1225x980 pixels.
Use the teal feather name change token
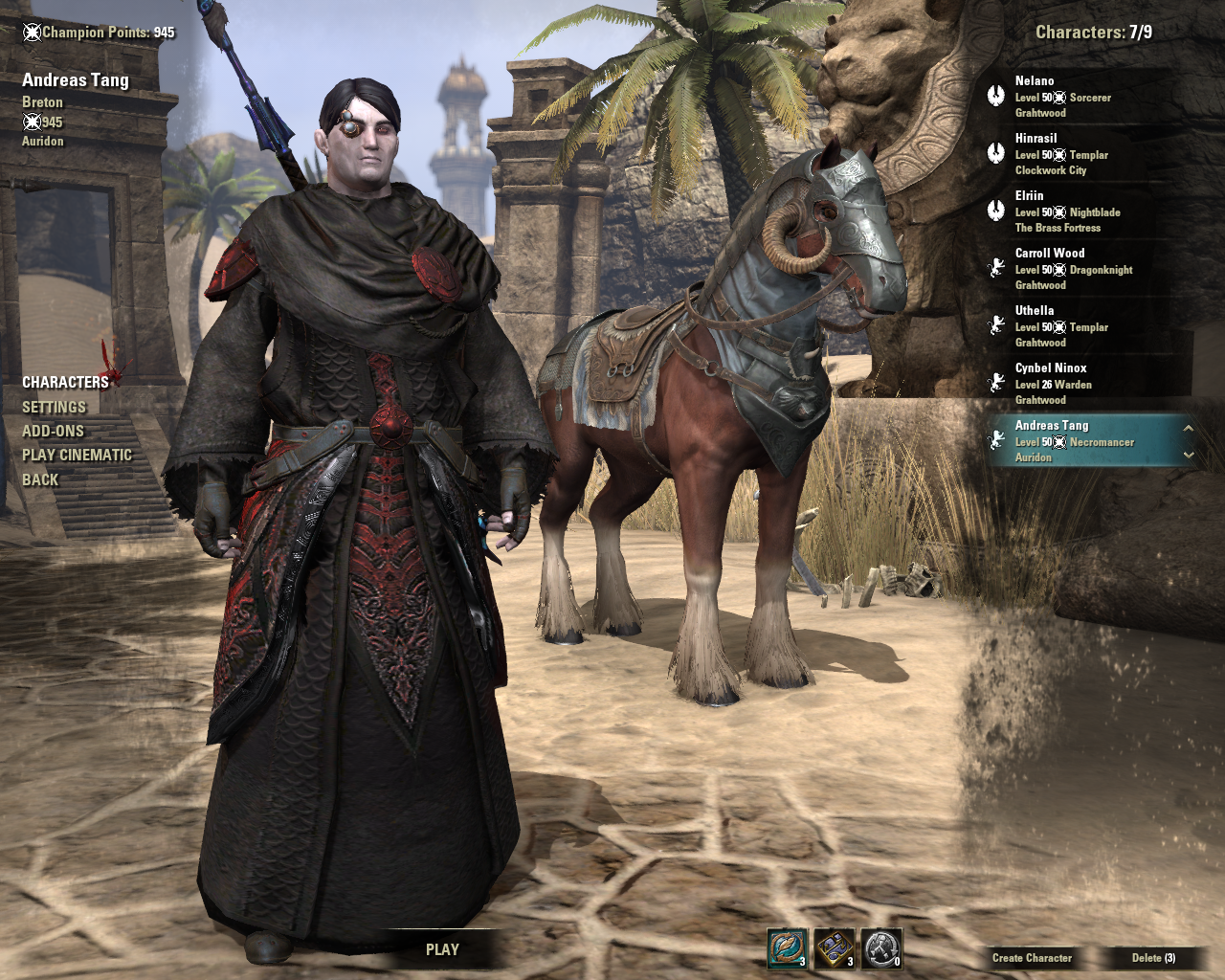click(787, 948)
